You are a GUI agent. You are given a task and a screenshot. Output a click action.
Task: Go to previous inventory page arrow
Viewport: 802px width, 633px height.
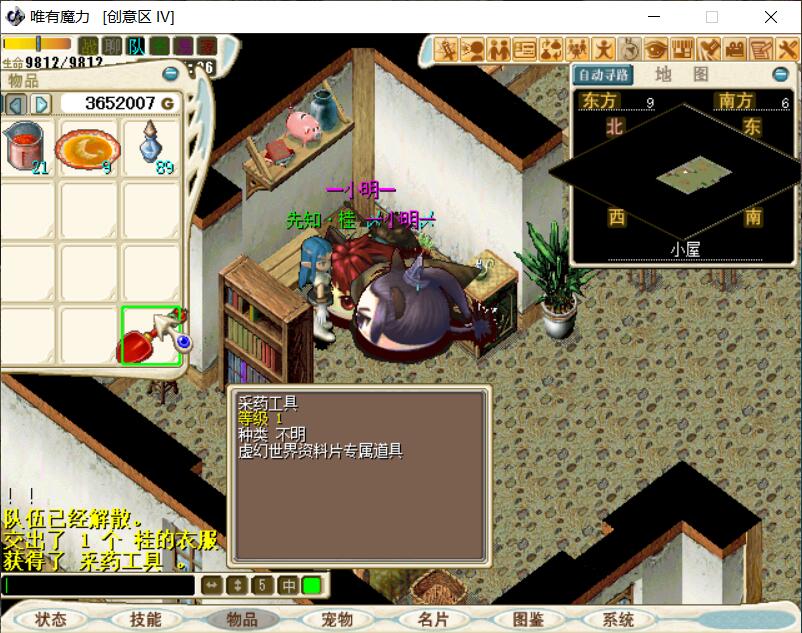tap(16, 104)
